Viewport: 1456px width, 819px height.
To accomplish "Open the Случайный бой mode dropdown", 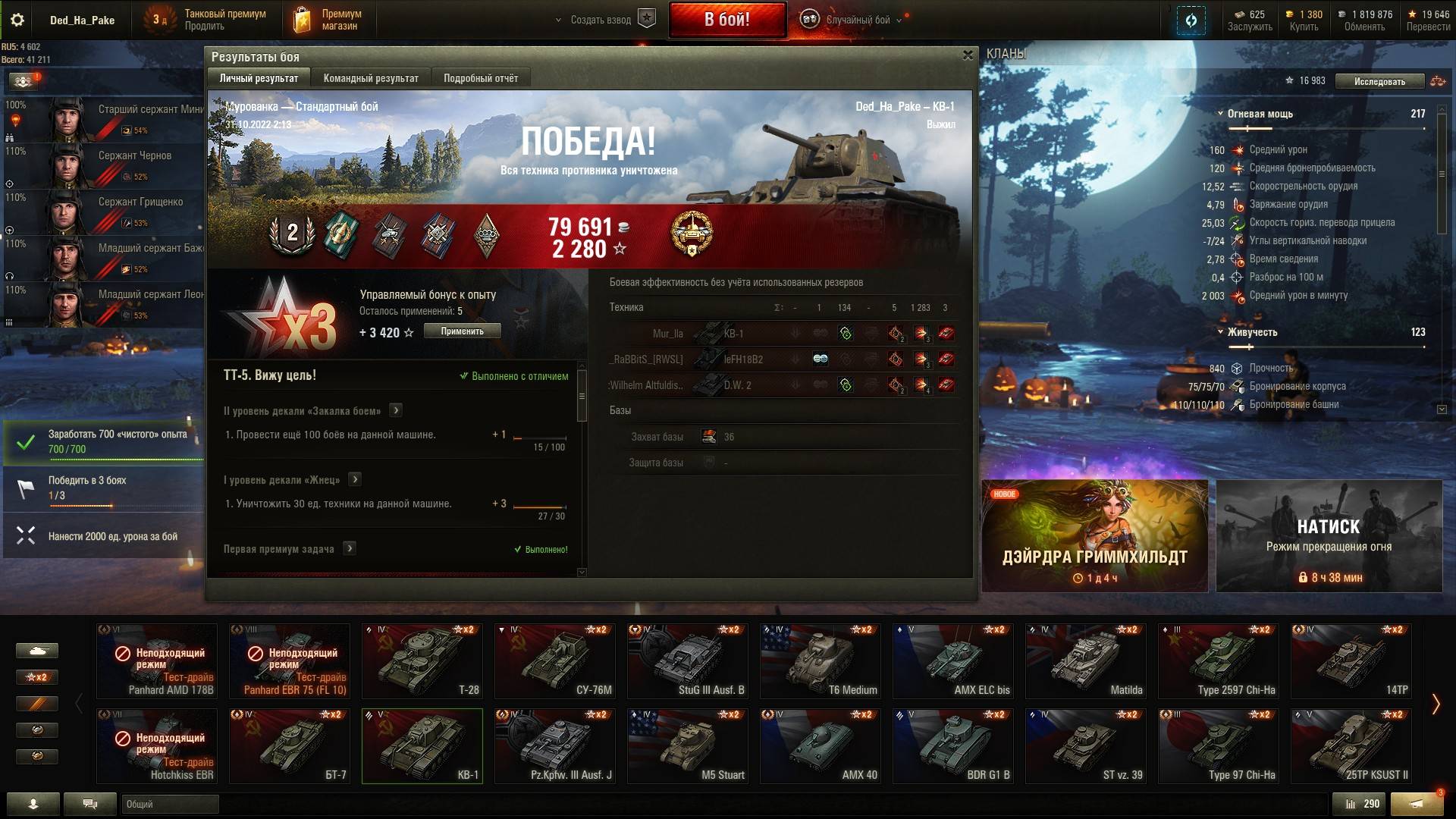I will (857, 20).
